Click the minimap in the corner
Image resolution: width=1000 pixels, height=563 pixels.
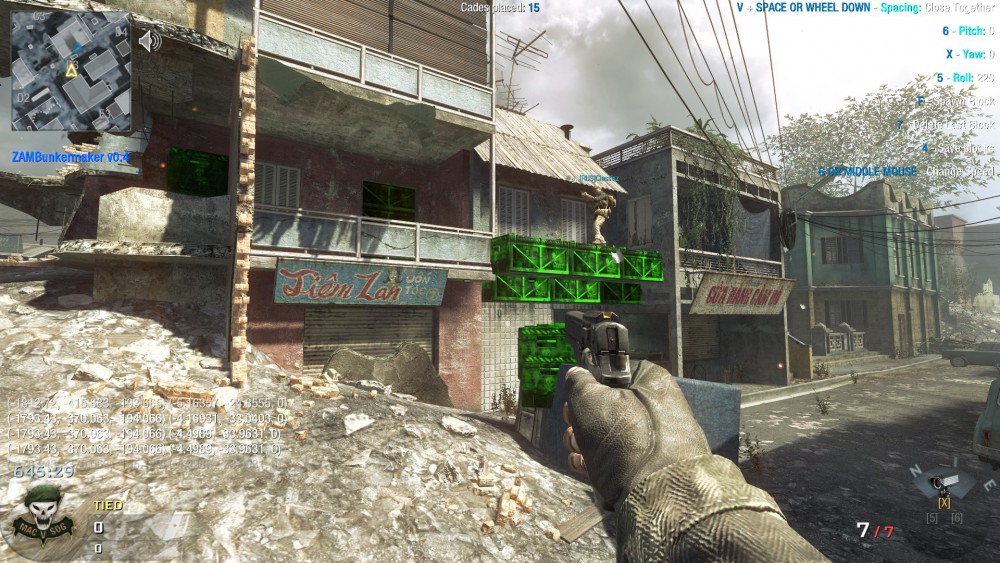click(70, 70)
